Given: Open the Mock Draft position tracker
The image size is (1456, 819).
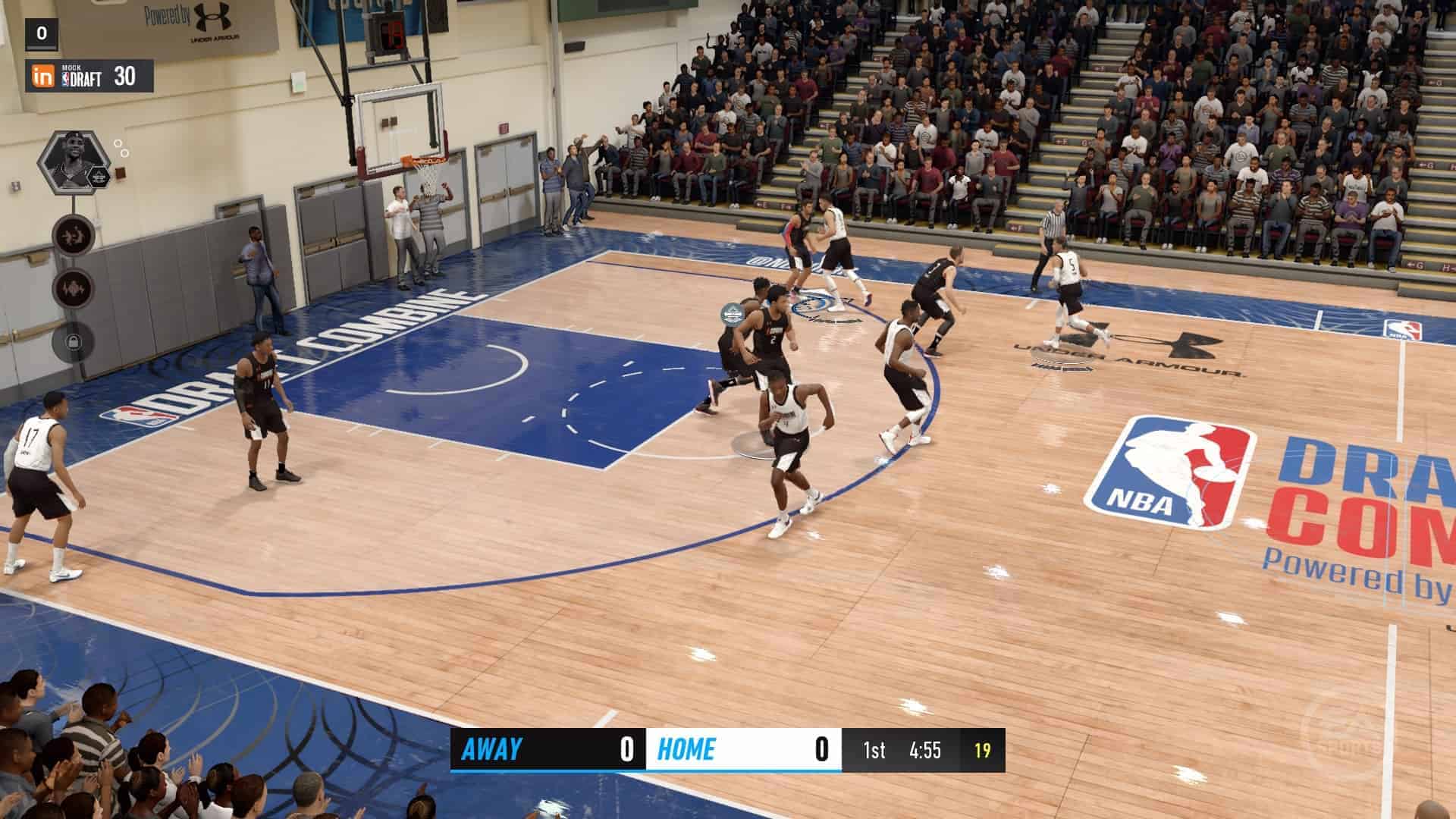Looking at the screenshot, I should pos(89,76).
